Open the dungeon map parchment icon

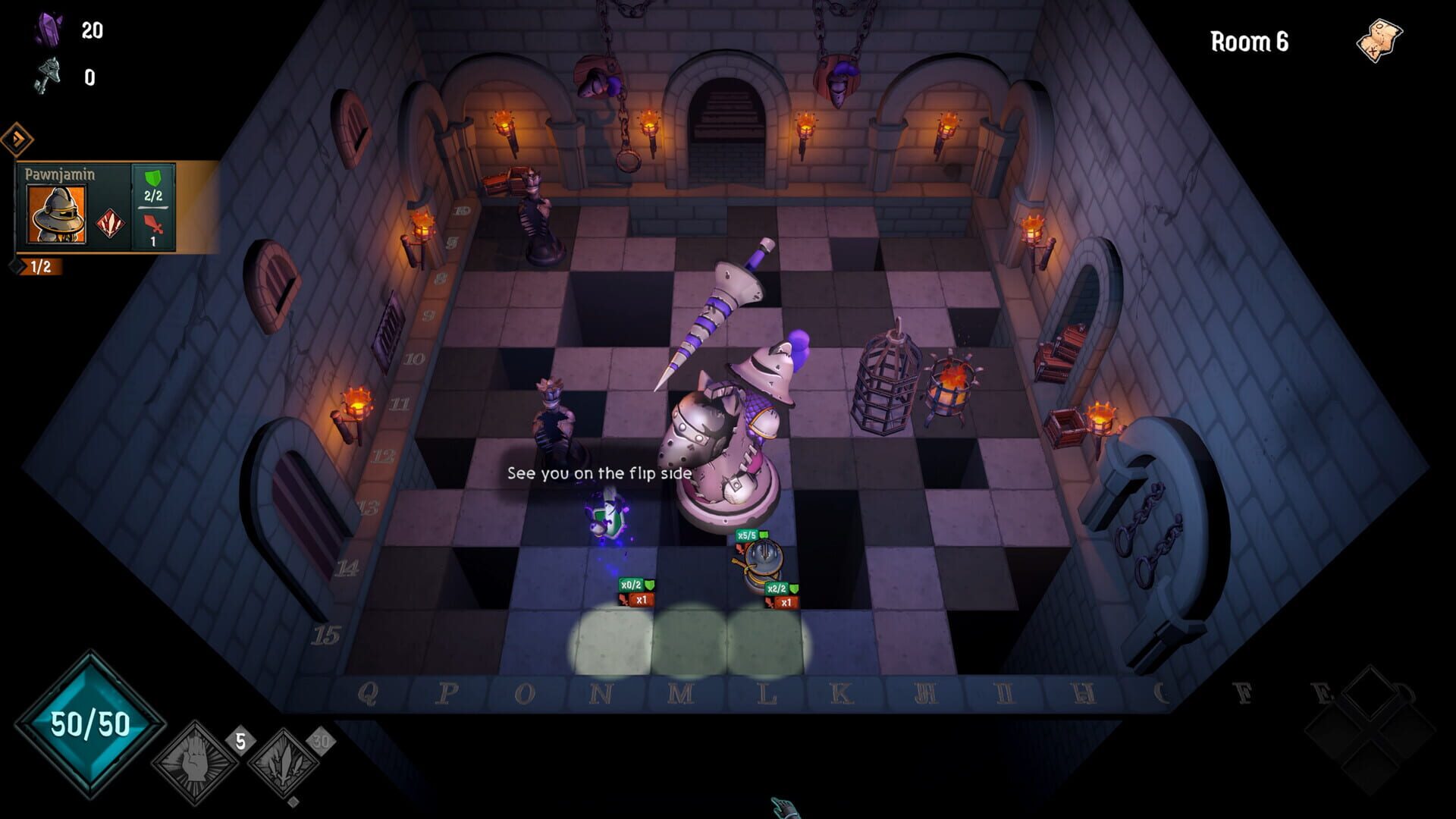(x=1379, y=39)
